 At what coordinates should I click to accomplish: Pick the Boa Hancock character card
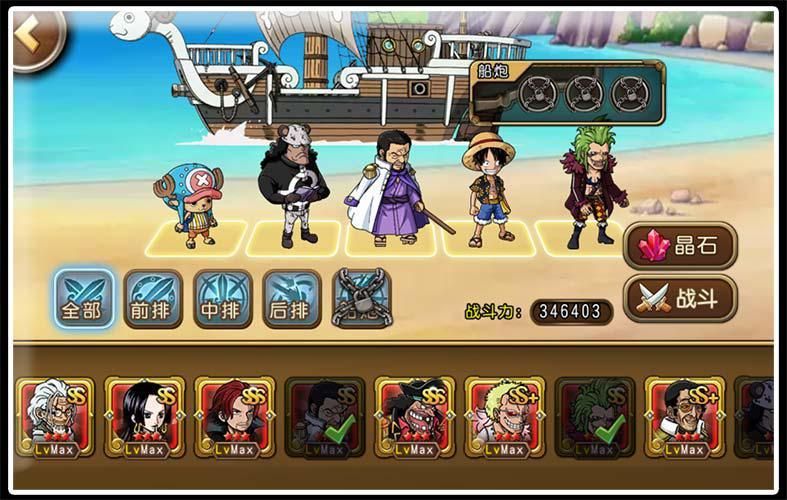coord(145,416)
